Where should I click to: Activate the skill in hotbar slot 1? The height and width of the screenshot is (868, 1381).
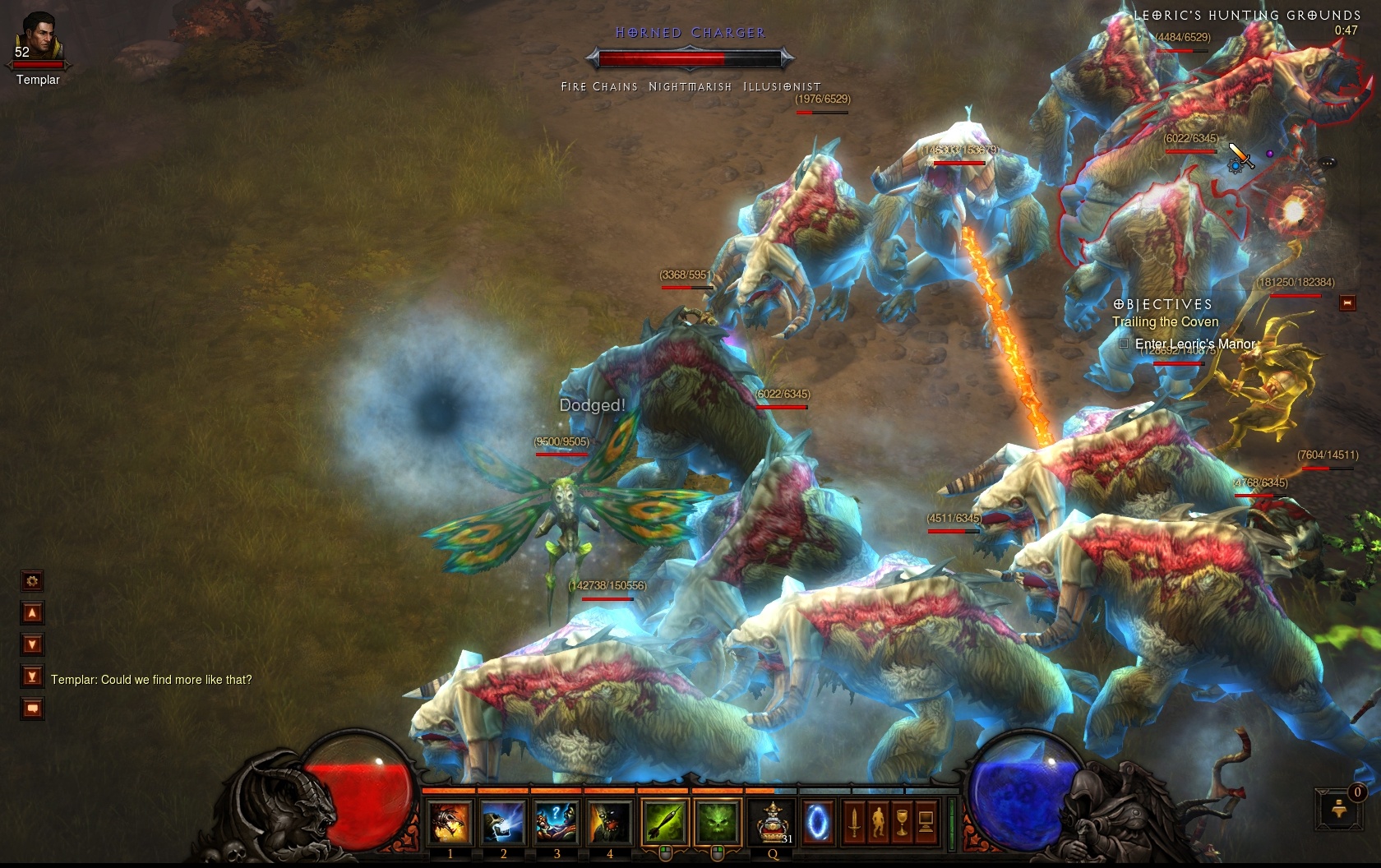point(450,822)
